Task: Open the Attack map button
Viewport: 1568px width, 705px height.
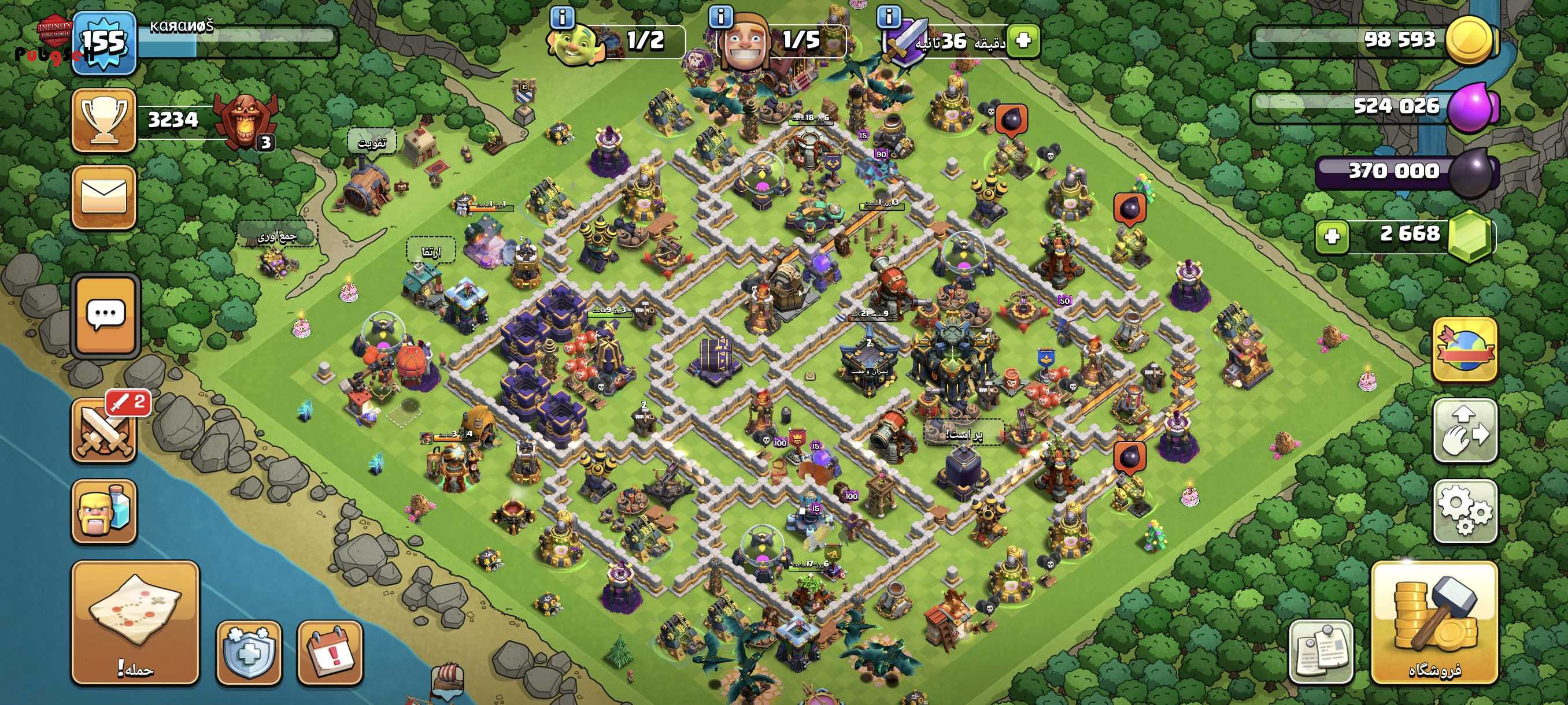Action: [x=135, y=623]
